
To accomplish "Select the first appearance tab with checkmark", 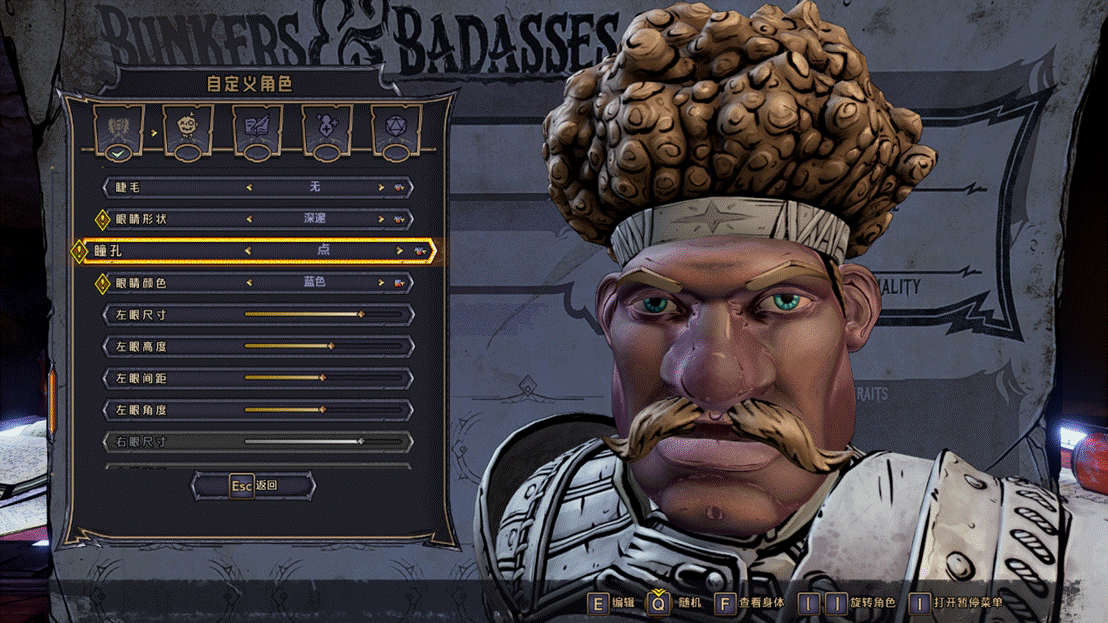I will click(119, 130).
